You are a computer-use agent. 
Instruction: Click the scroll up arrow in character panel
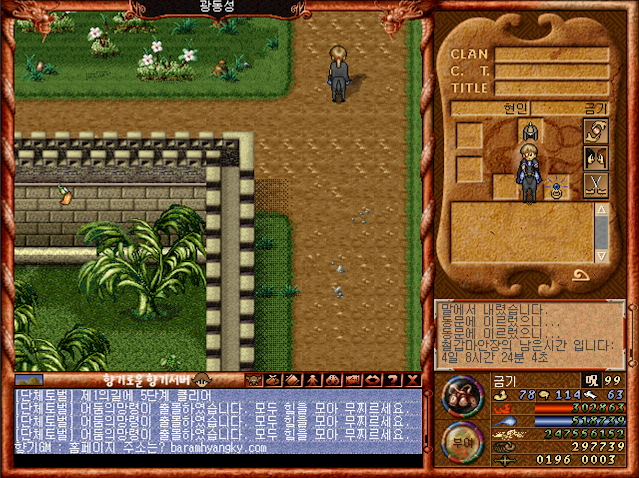(x=601, y=211)
